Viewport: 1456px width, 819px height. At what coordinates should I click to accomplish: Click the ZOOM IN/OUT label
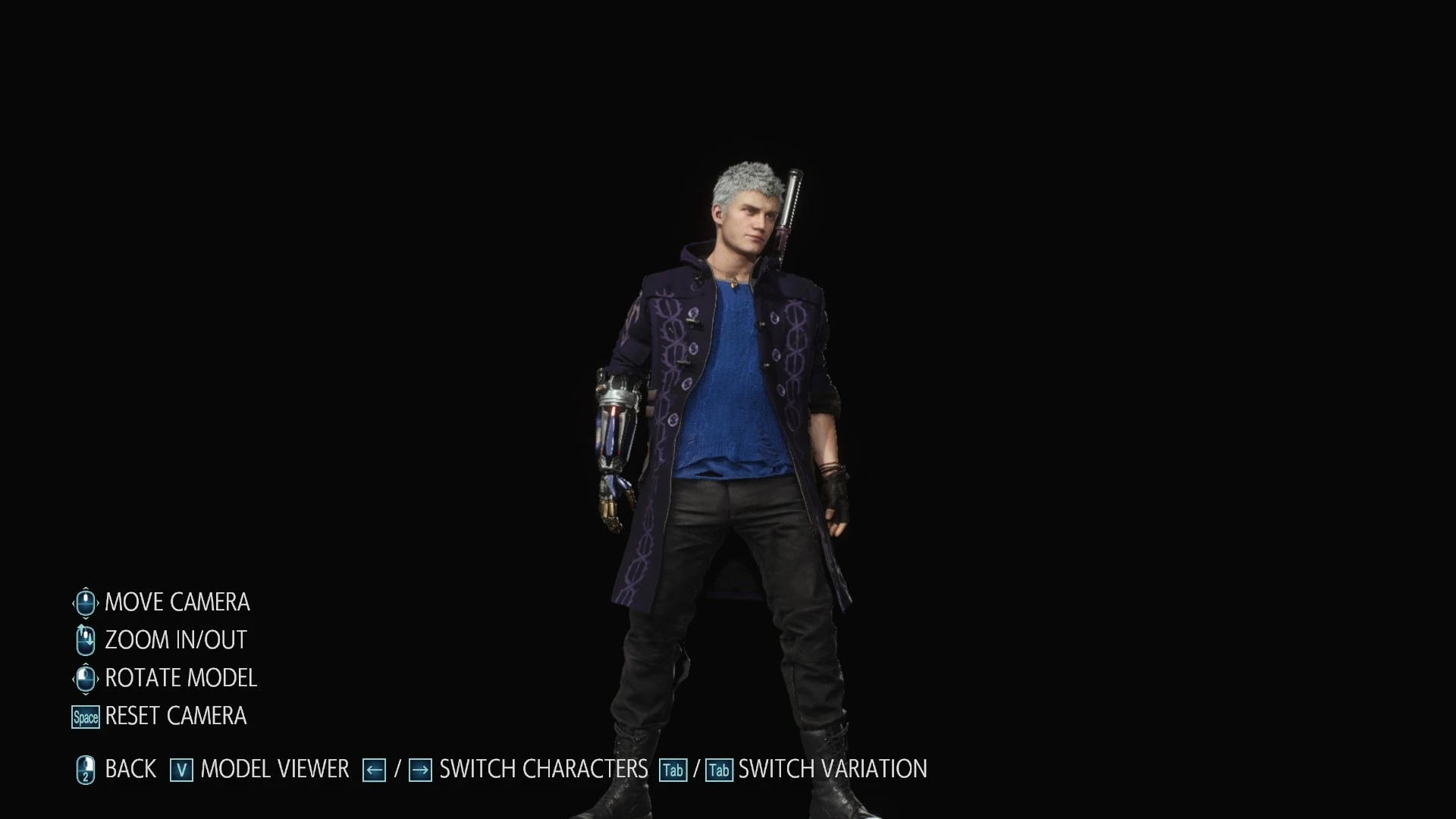[x=175, y=639]
